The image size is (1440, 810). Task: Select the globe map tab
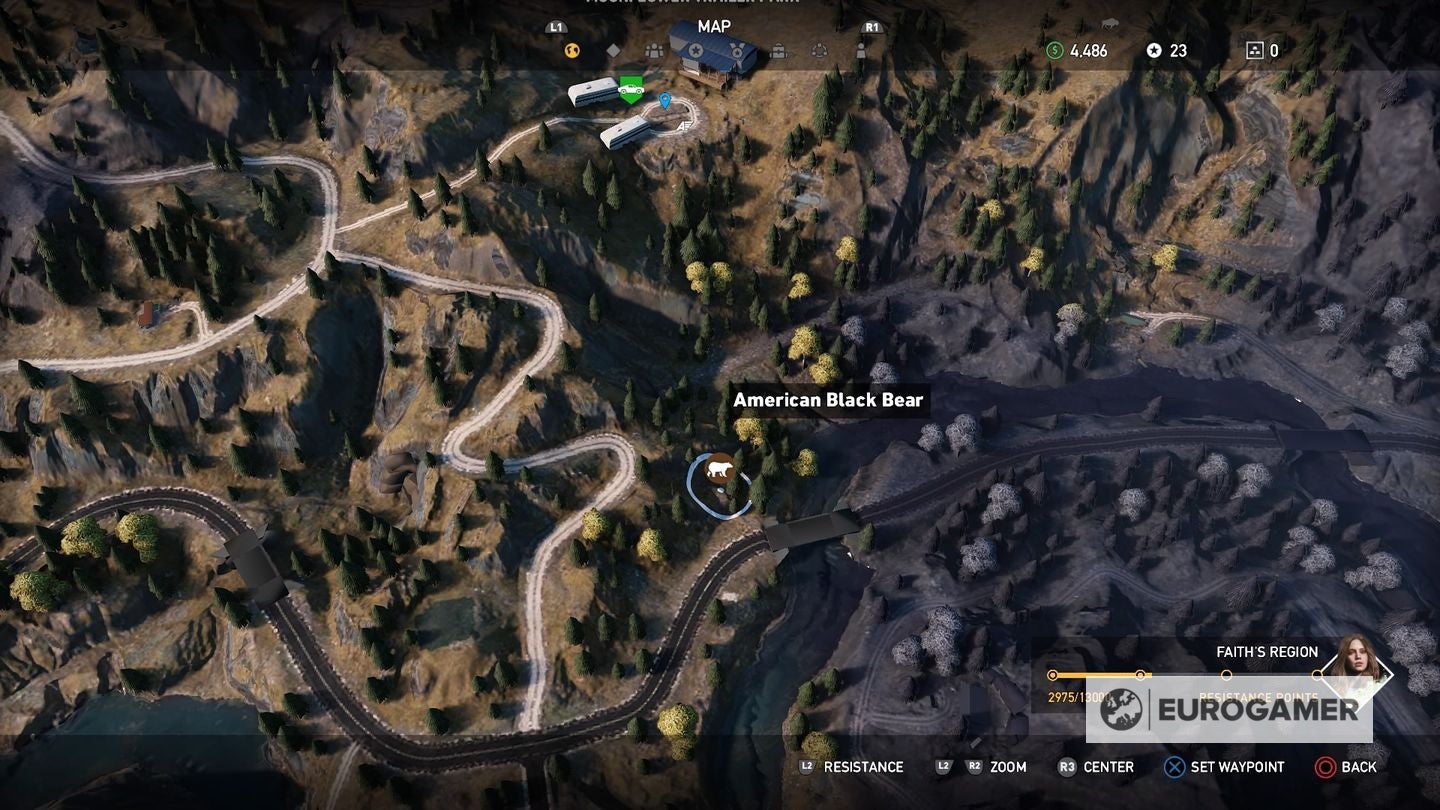[572, 51]
